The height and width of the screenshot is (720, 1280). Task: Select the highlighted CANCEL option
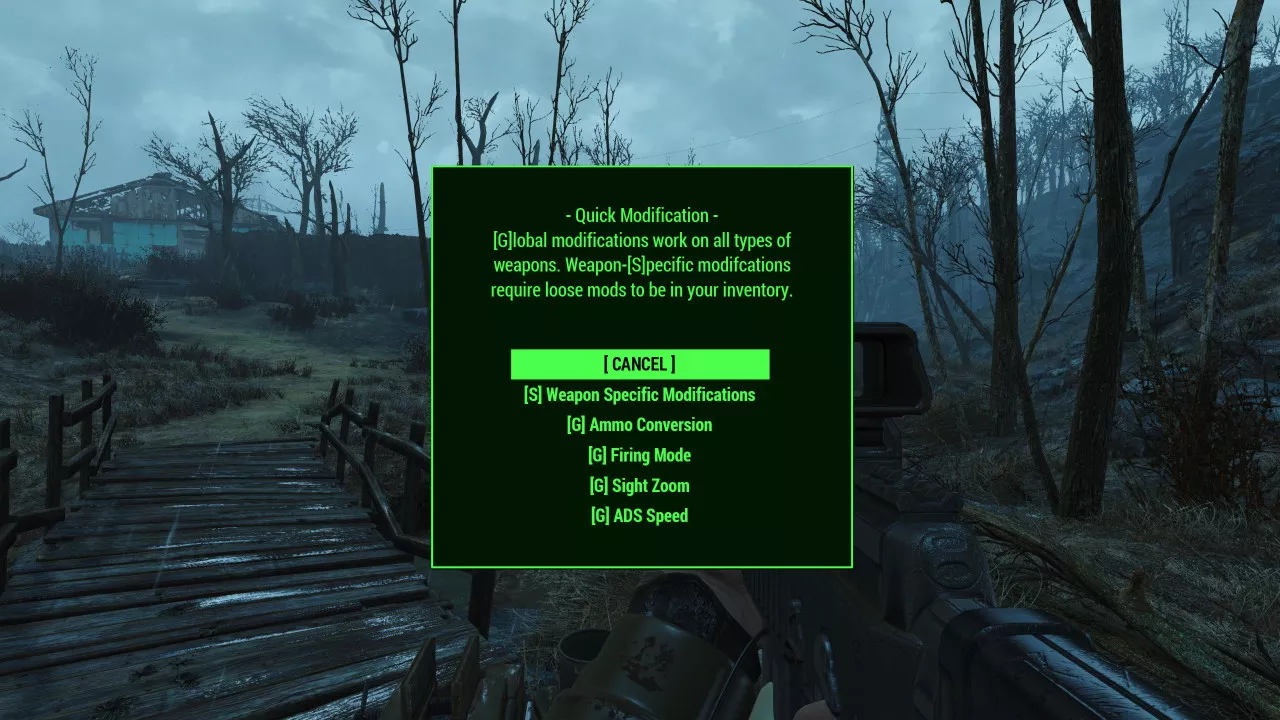(x=639, y=364)
